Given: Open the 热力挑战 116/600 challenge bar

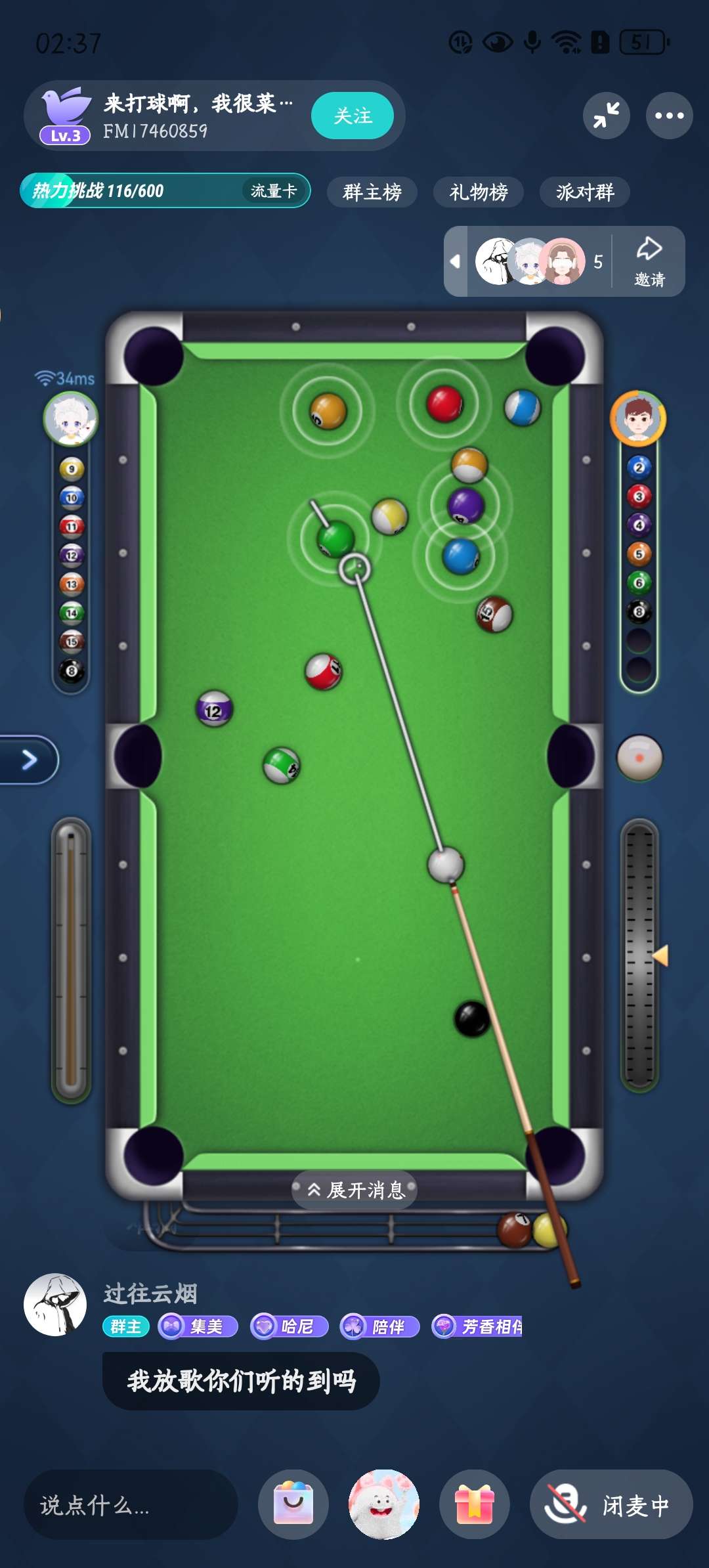Looking at the screenshot, I should (x=131, y=191).
